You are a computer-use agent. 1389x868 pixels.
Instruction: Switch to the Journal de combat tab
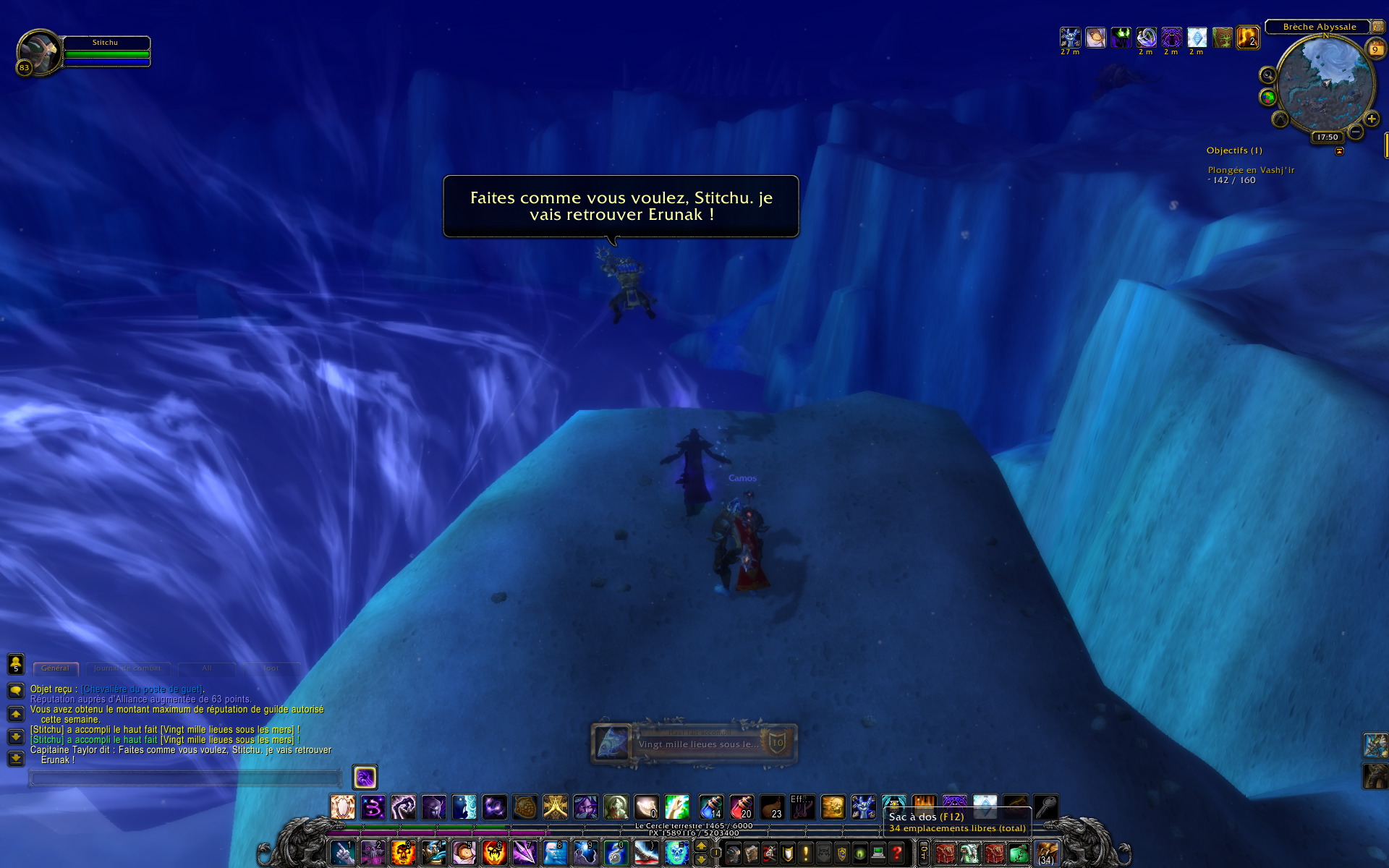coord(127,668)
